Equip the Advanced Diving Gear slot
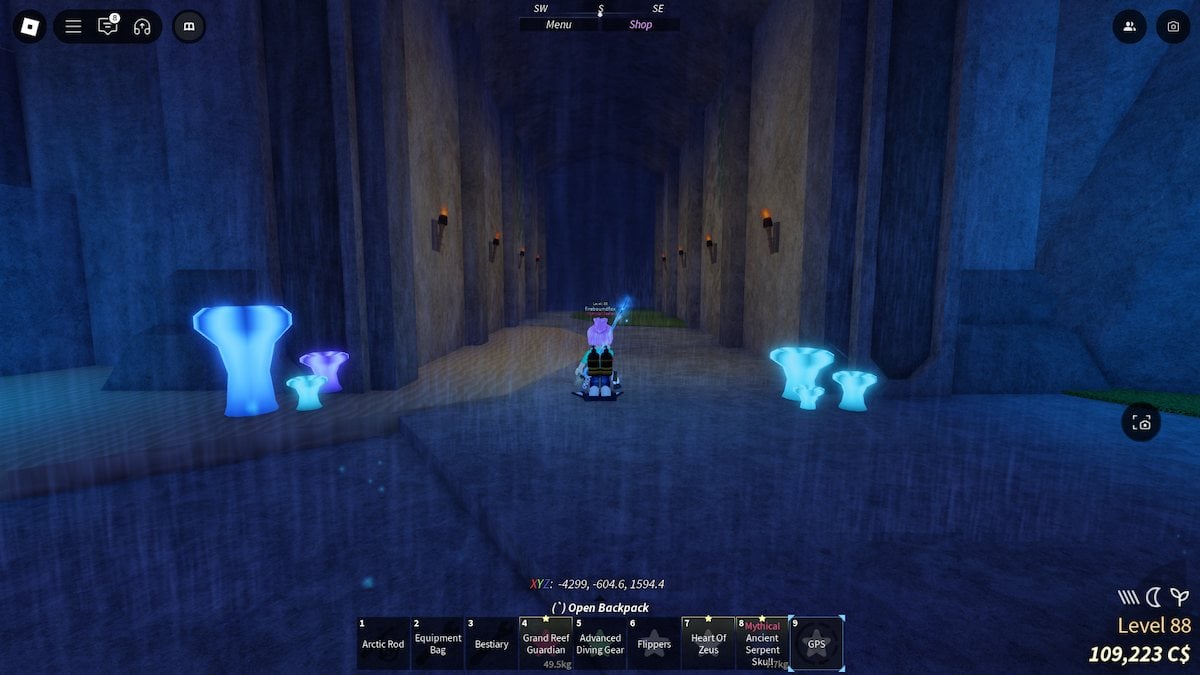The width and height of the screenshot is (1200, 675). click(x=600, y=643)
